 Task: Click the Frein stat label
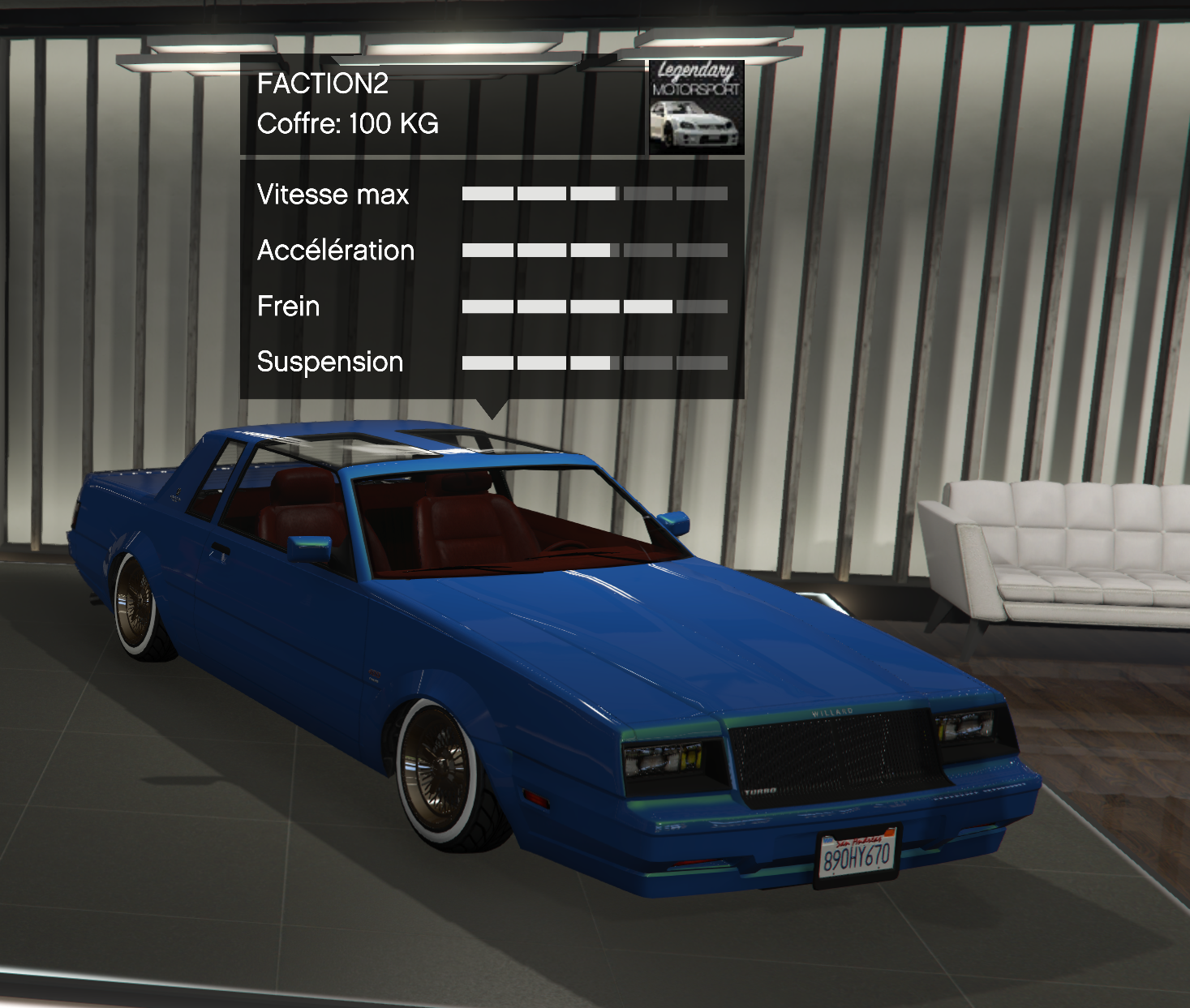click(x=288, y=307)
